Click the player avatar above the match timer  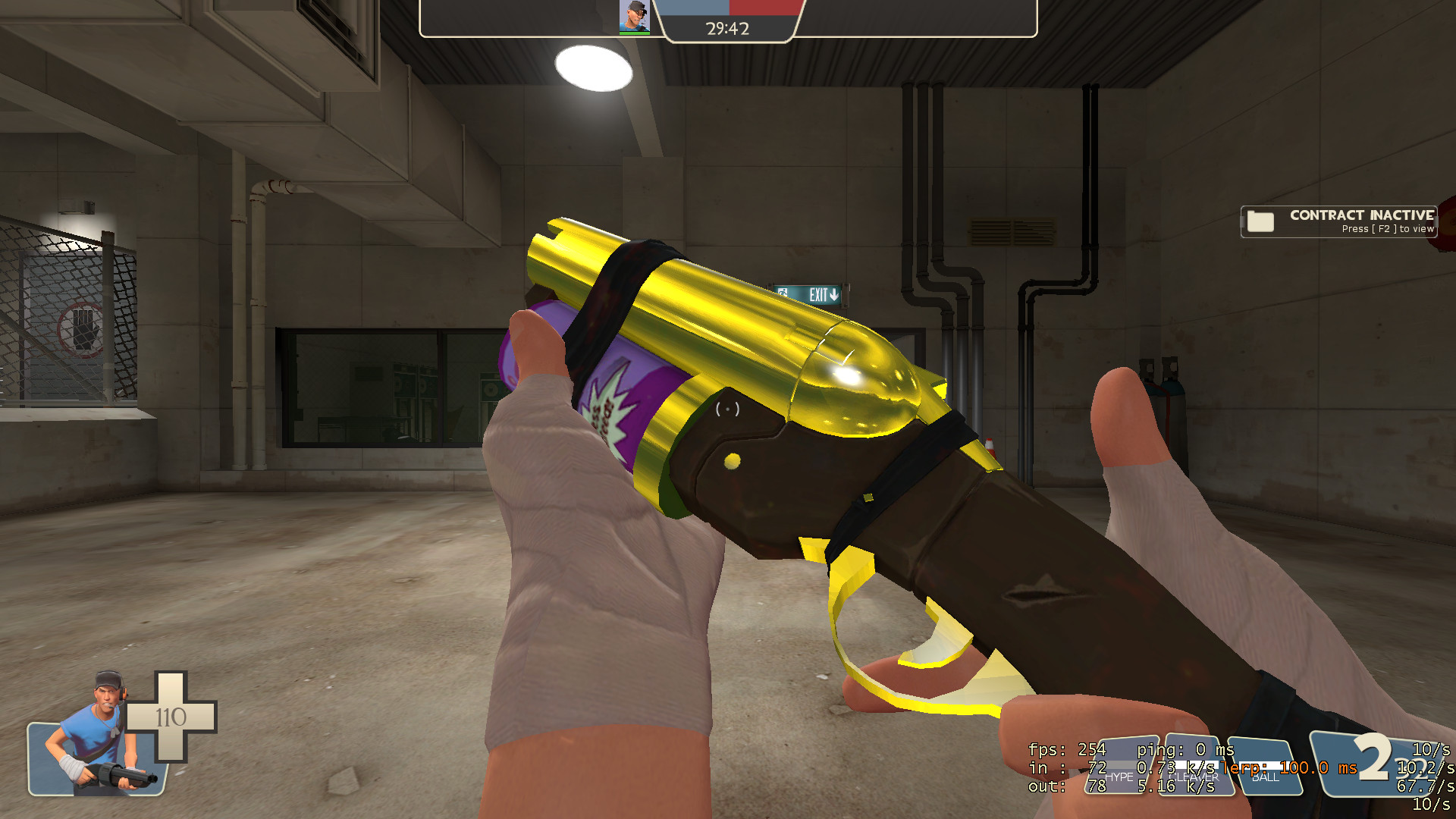coord(635,16)
